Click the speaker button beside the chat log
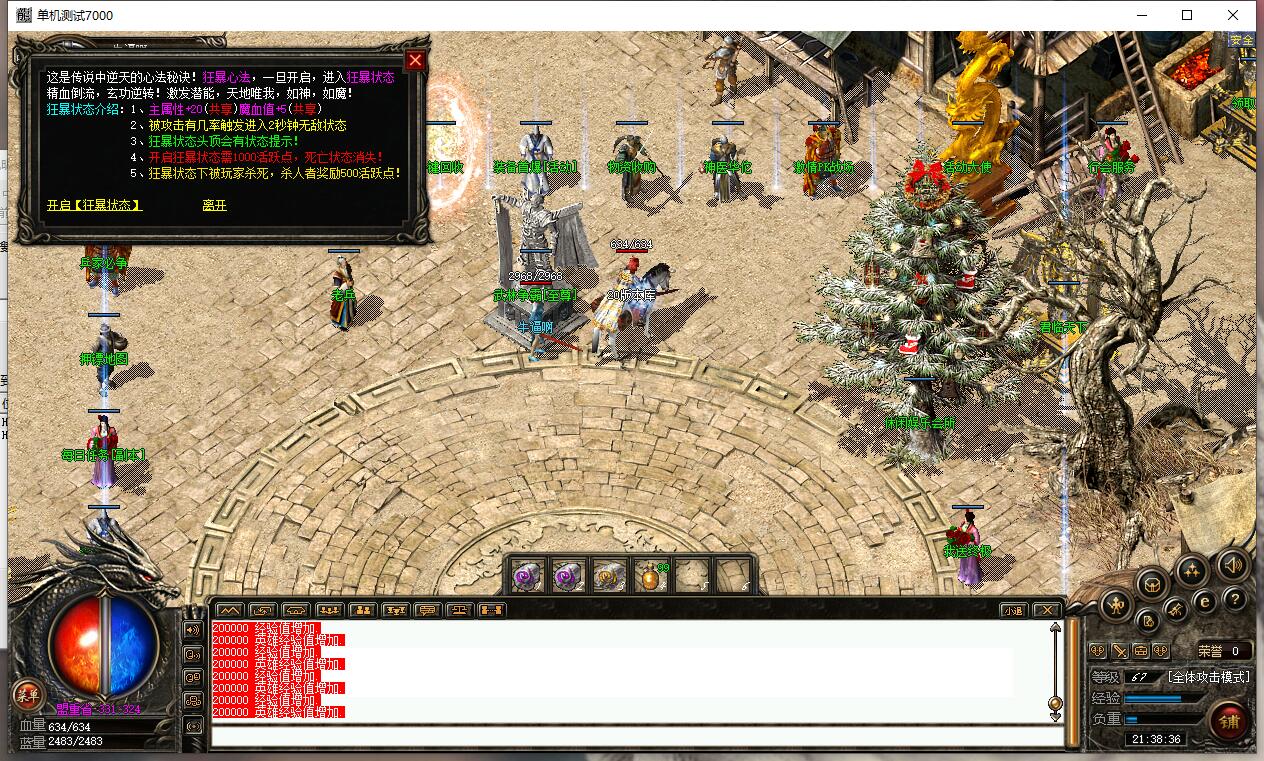Image resolution: width=1264 pixels, height=761 pixels. [x=193, y=630]
